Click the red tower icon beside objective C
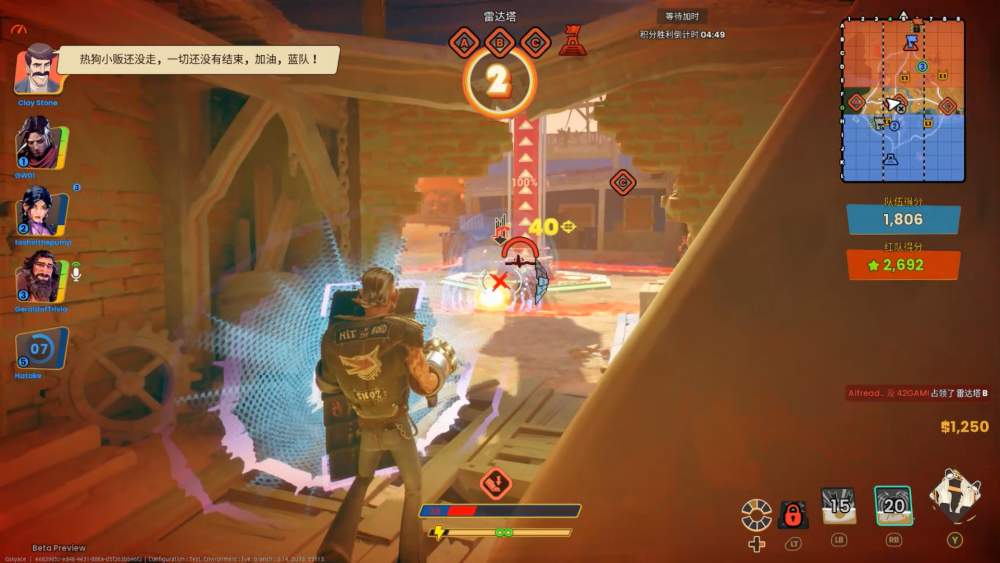The image size is (1000, 563). [x=573, y=41]
